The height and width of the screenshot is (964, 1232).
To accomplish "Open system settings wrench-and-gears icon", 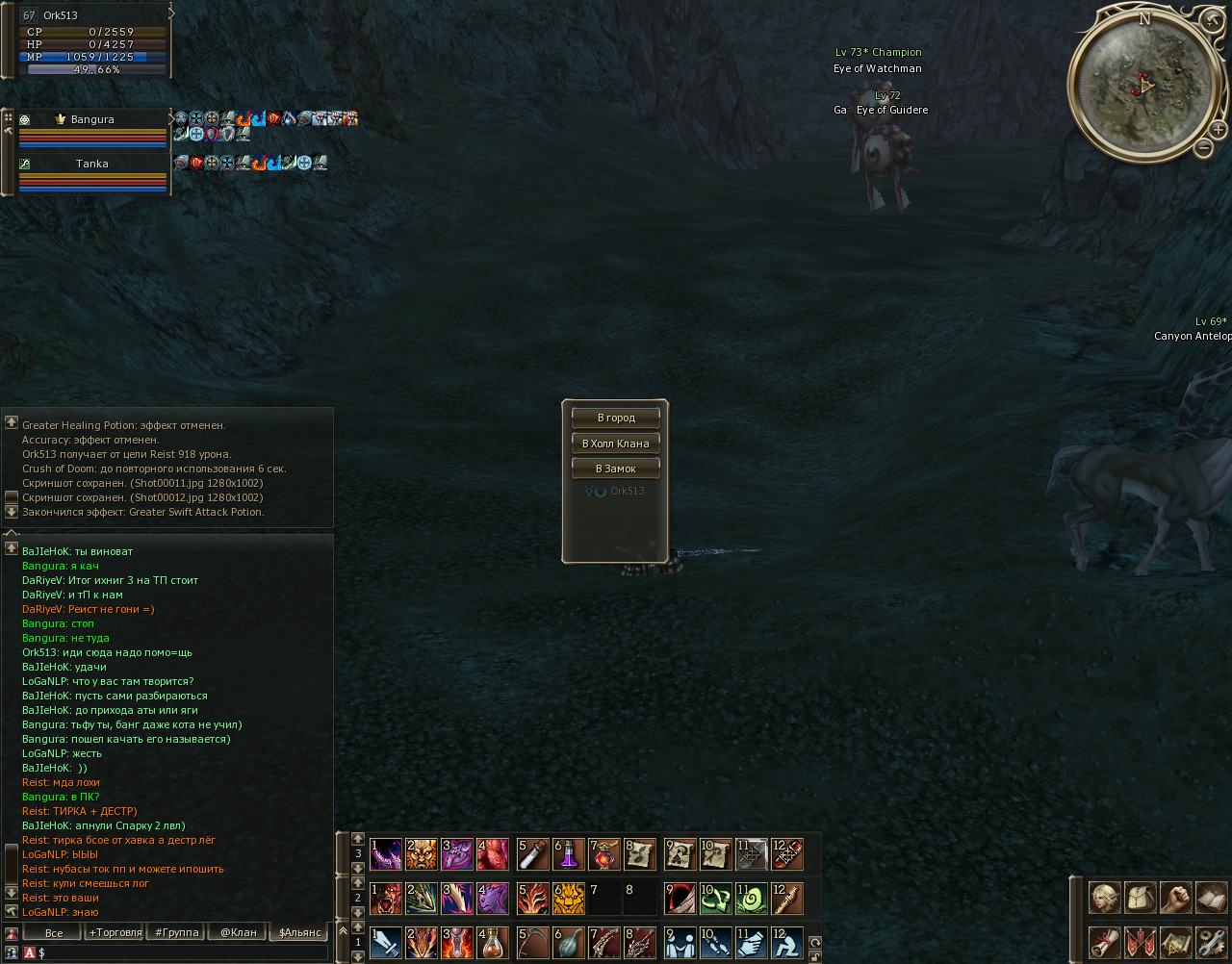I will point(1212,942).
